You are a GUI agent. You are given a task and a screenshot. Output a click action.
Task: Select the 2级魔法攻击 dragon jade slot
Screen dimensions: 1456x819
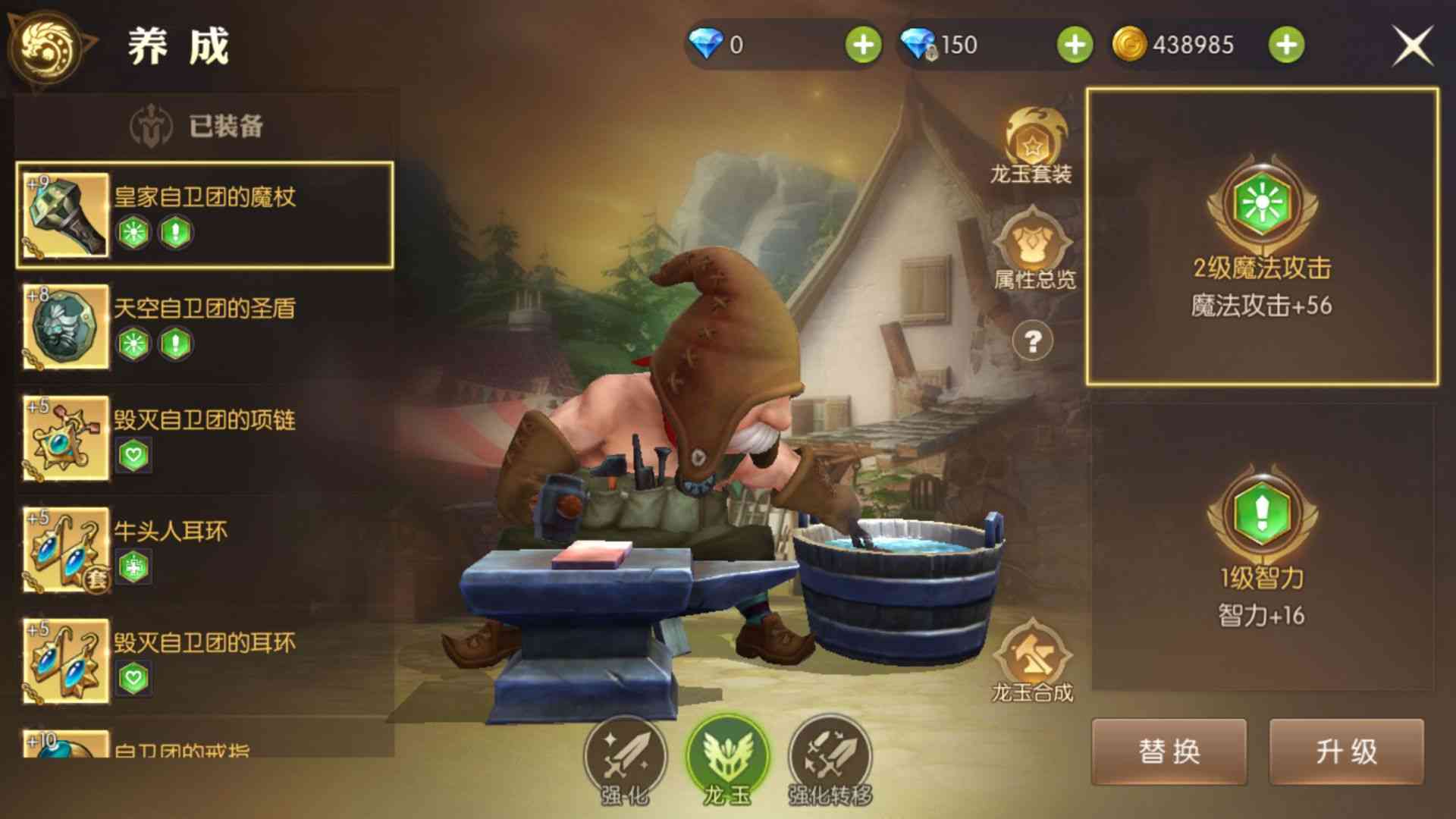coord(1262,236)
